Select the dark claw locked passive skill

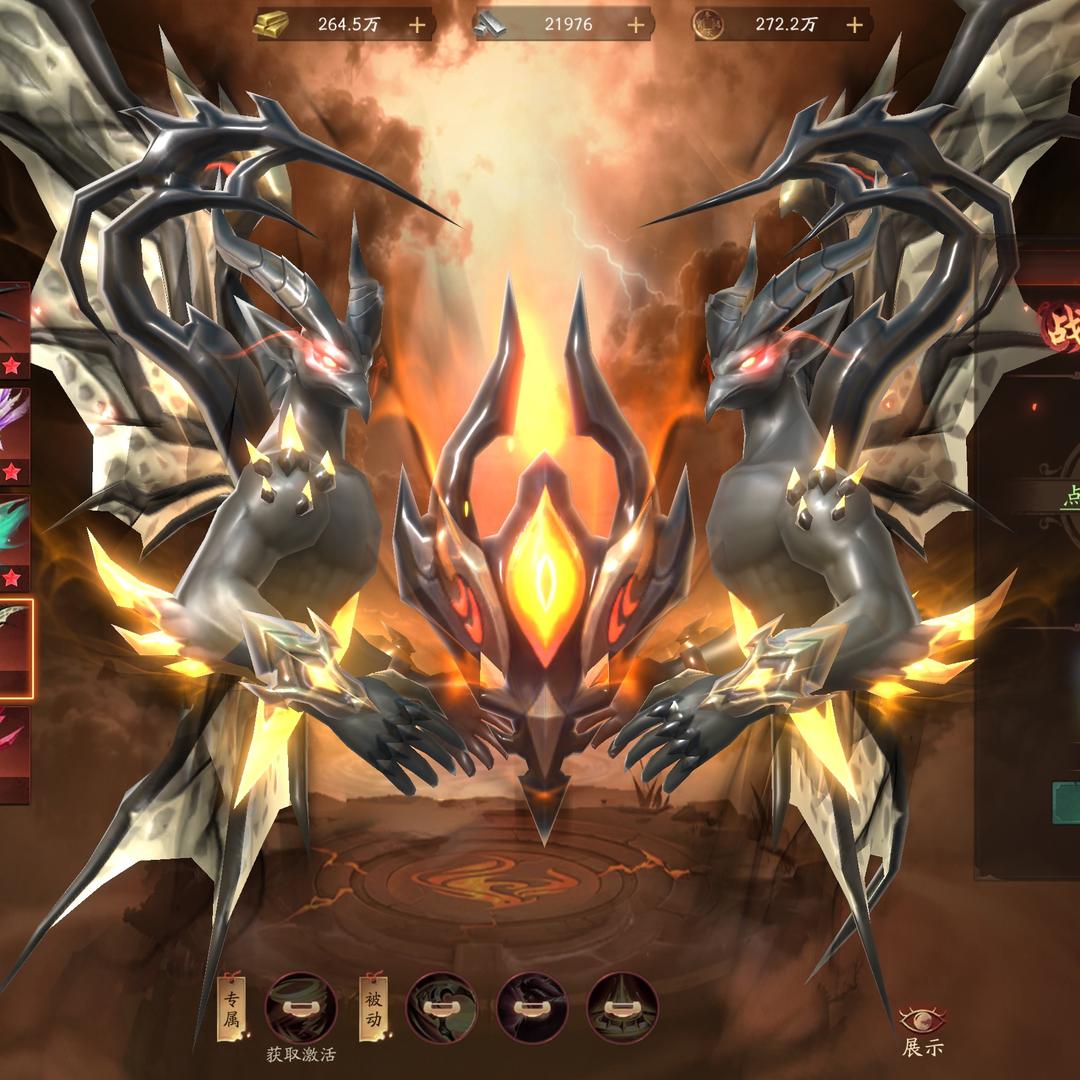531,1005
